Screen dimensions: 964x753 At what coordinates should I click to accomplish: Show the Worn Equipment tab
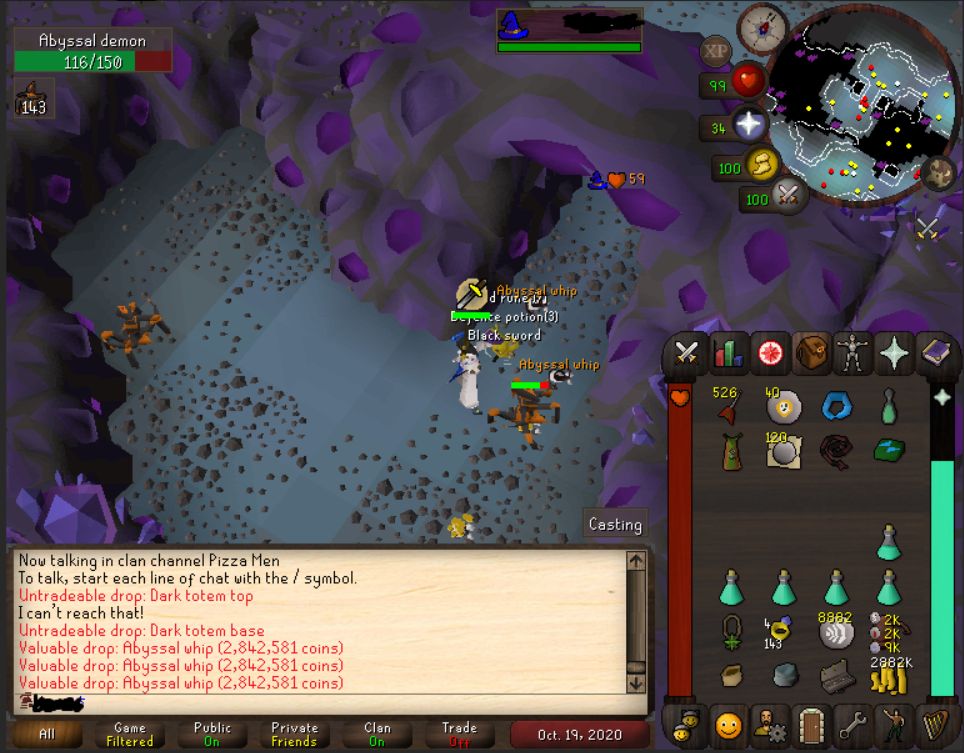[853, 353]
